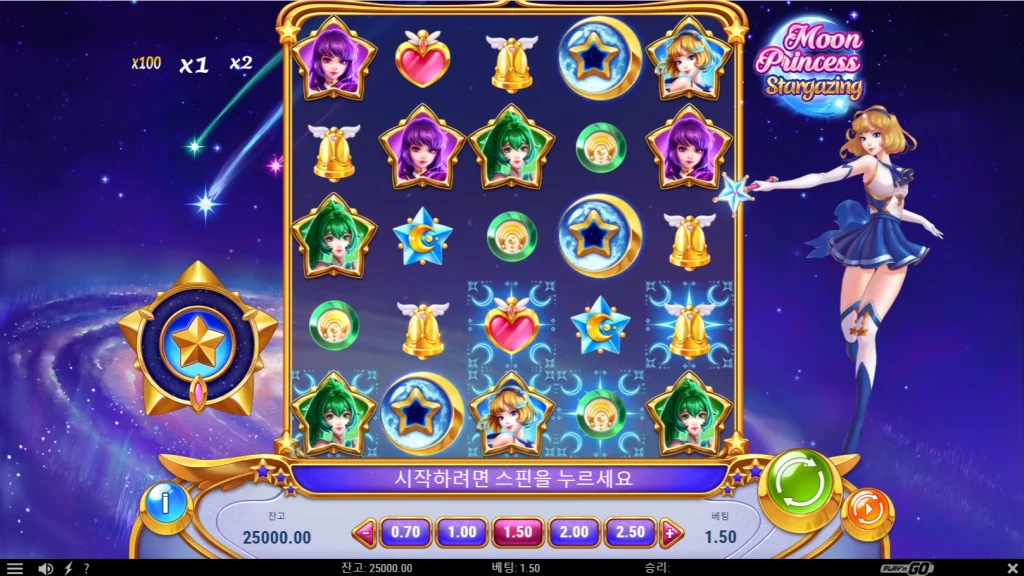Select the 0.70 bet amount
Screen dimensions: 1024x576
(x=405, y=533)
